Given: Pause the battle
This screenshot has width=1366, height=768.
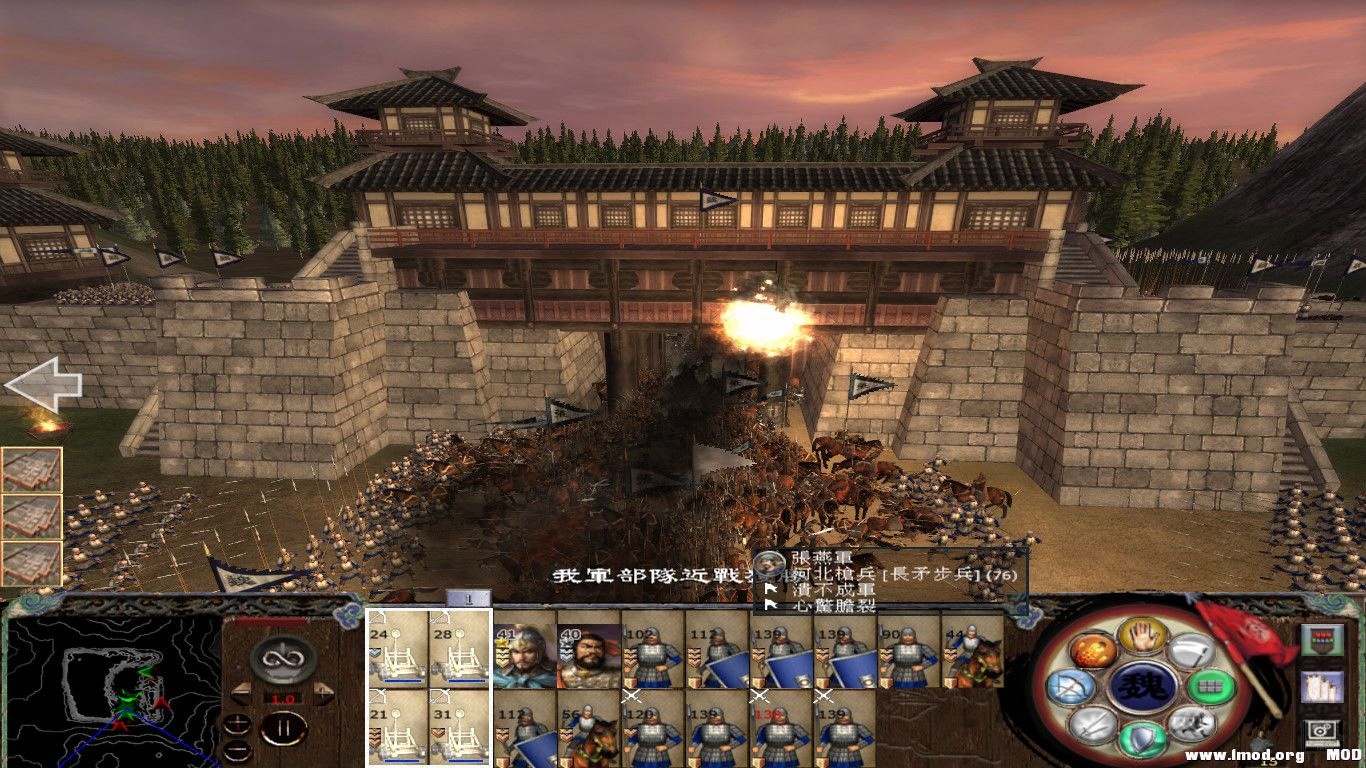Looking at the screenshot, I should 284,728.
